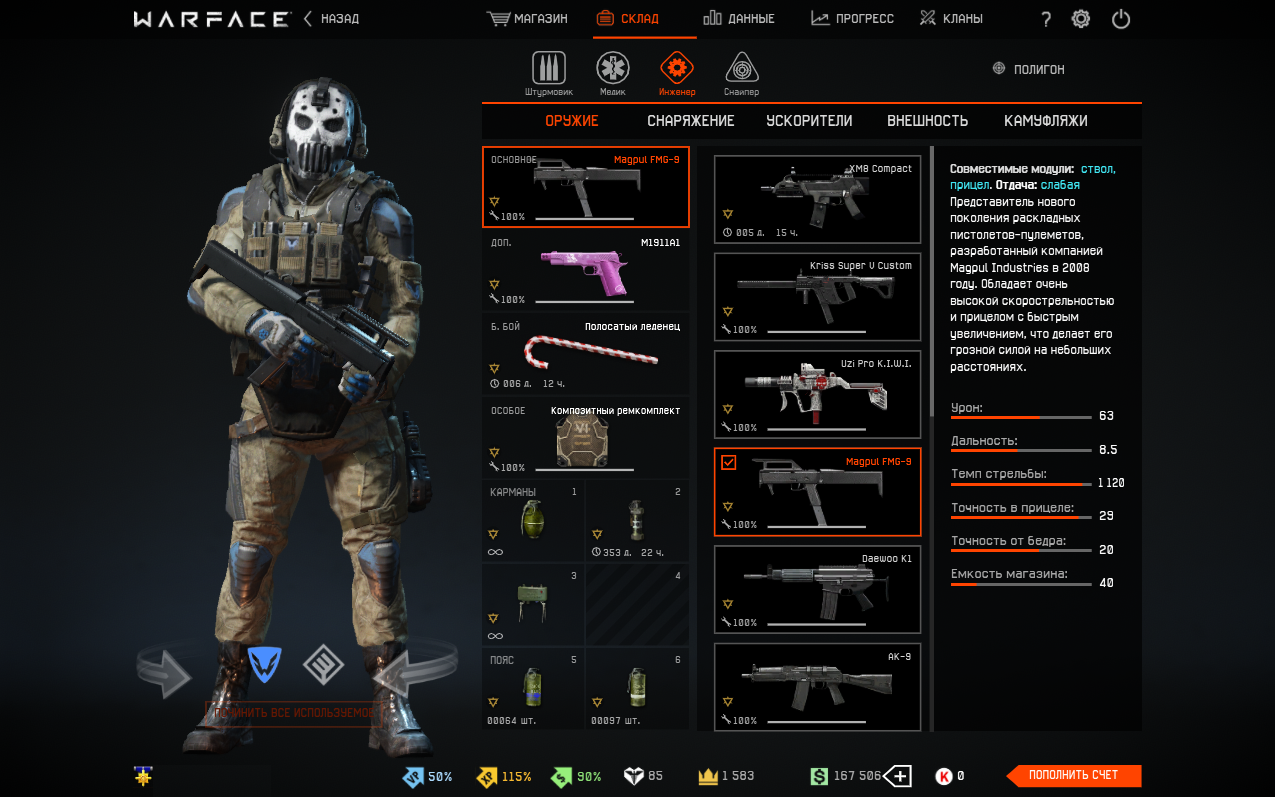The height and width of the screenshot is (797, 1275).
Task: Open the Ускорители tab
Action: (x=809, y=121)
